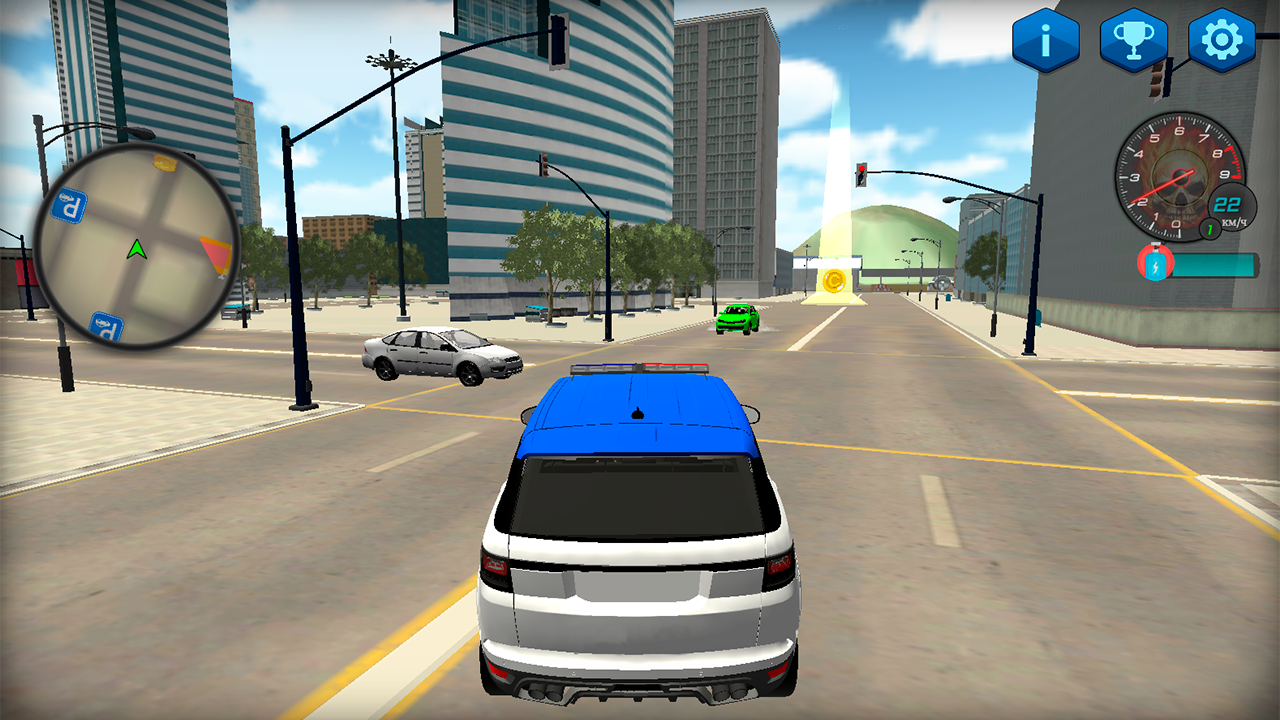1280x720 pixels.
Task: Tap the 22 km/h speed readout
Action: 1226,203
